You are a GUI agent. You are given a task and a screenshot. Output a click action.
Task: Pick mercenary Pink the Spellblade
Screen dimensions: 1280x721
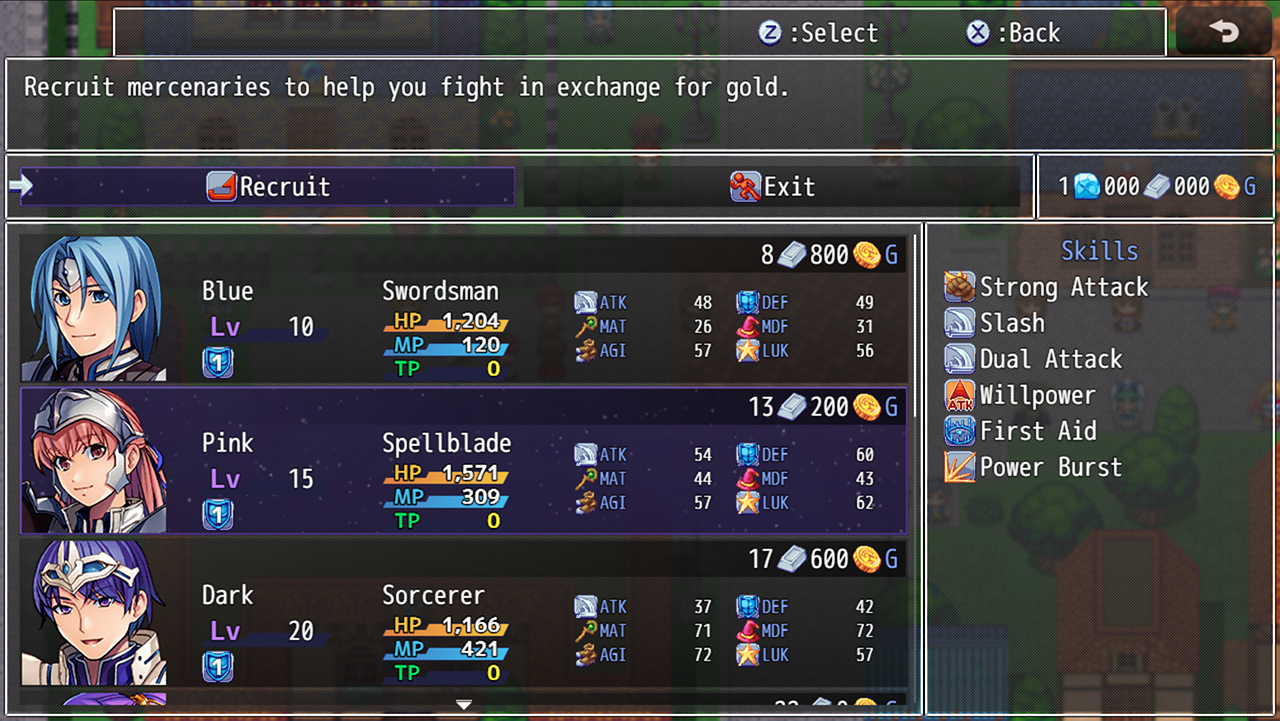463,461
